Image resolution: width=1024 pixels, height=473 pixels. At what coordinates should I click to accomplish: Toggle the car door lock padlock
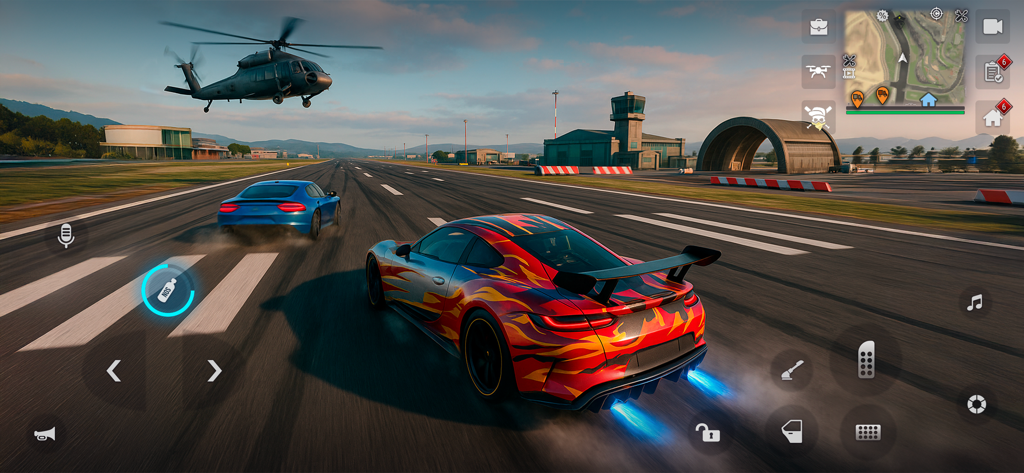707,432
